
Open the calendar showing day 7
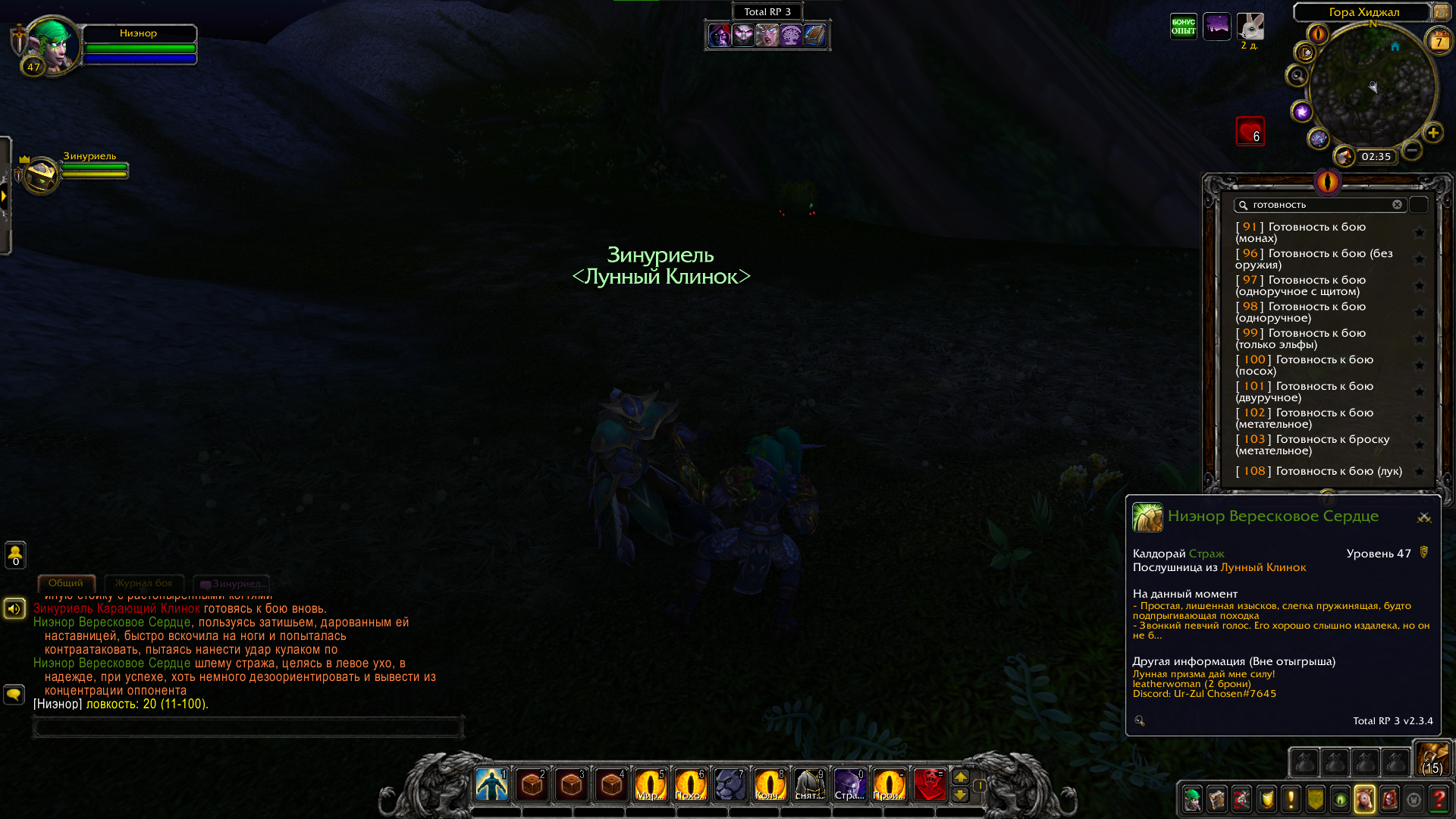[x=1439, y=41]
